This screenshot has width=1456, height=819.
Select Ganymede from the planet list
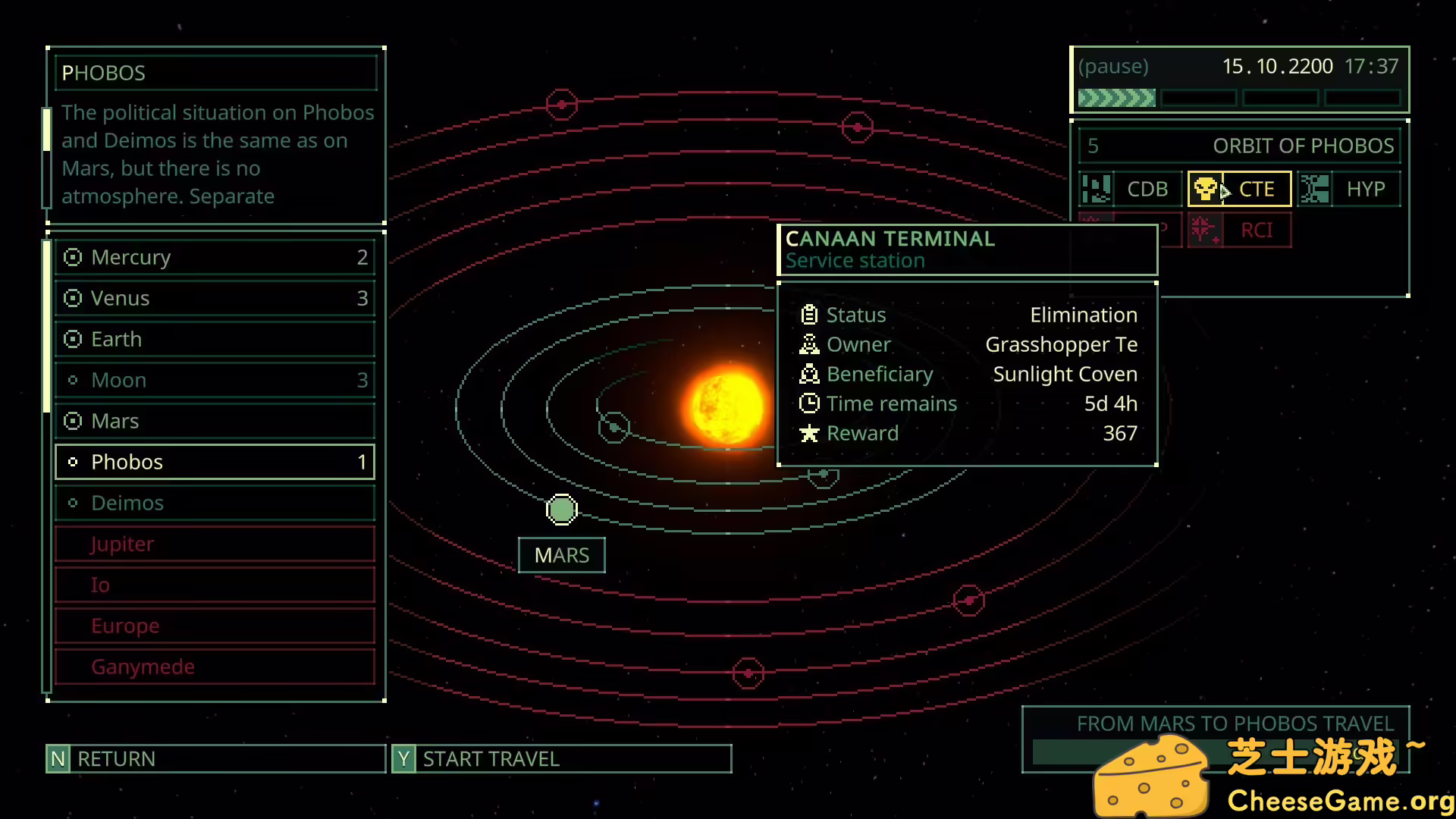[x=215, y=667]
